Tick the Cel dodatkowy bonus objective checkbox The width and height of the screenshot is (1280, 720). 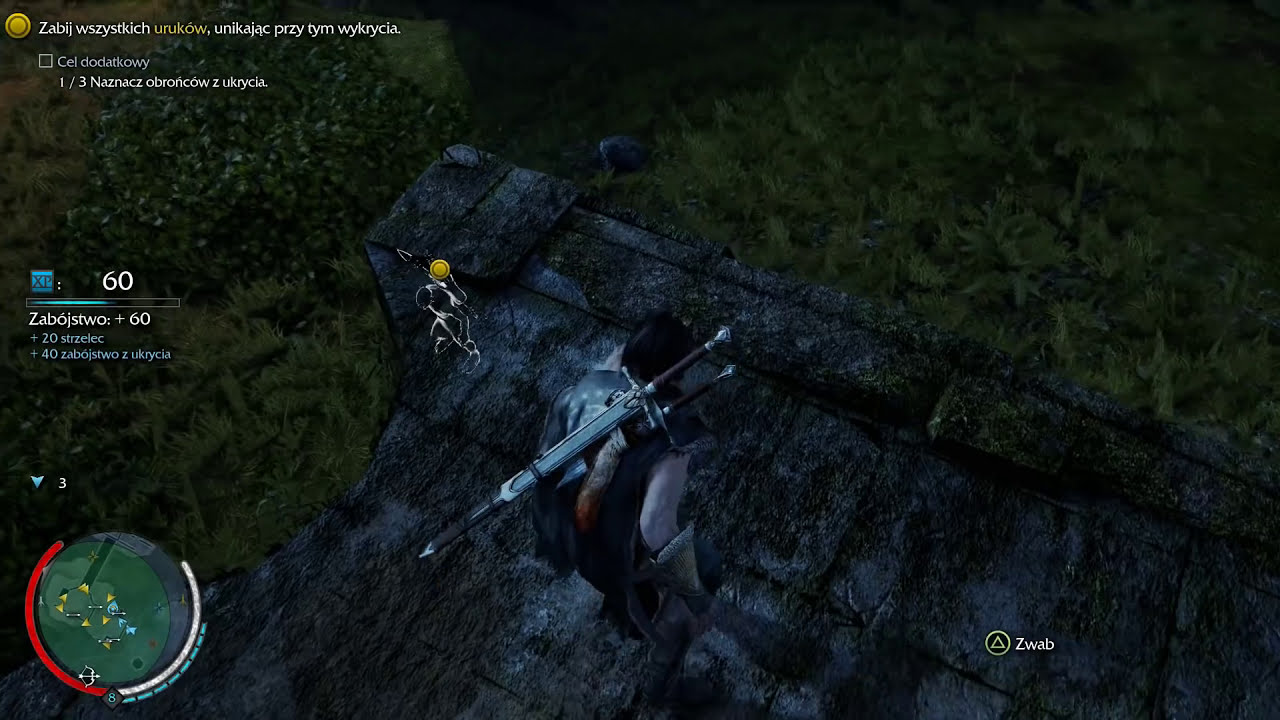pyautogui.click(x=45, y=62)
